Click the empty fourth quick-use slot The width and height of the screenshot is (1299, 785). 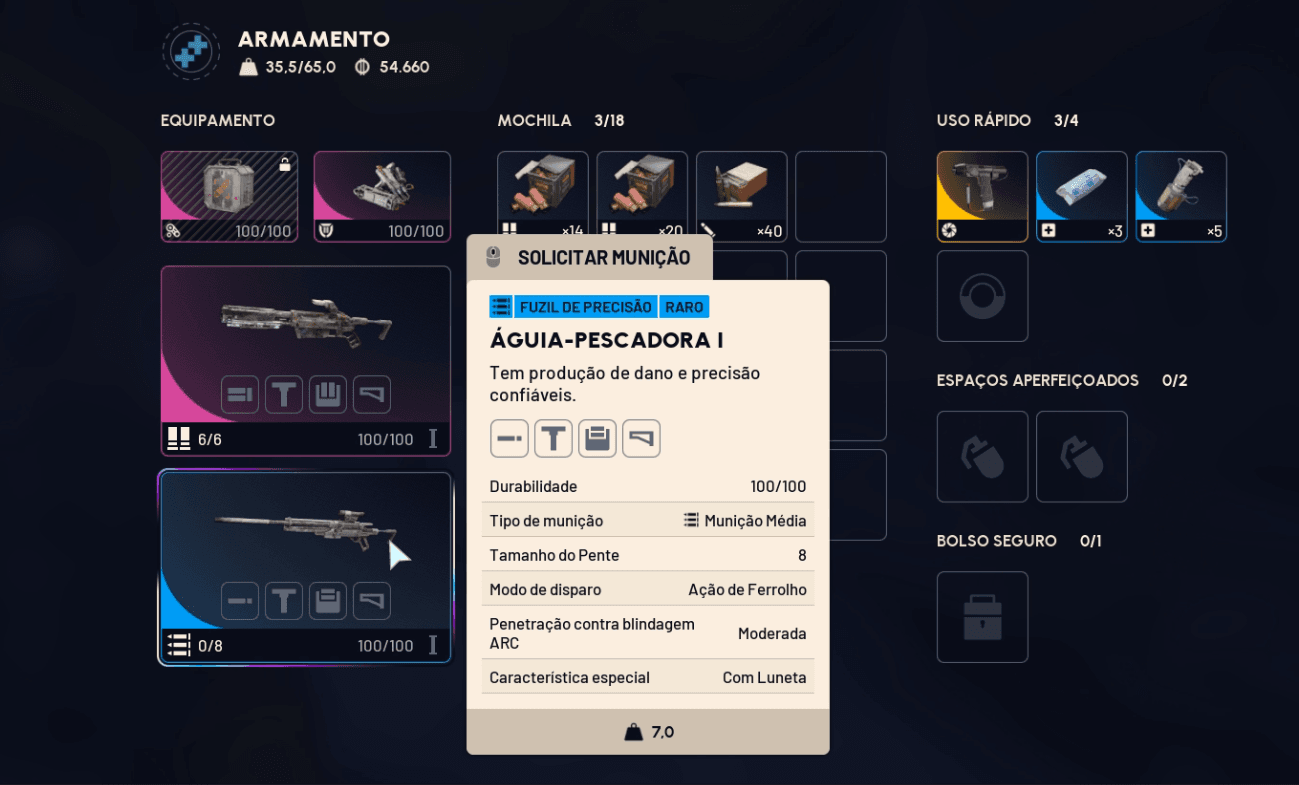[982, 296]
